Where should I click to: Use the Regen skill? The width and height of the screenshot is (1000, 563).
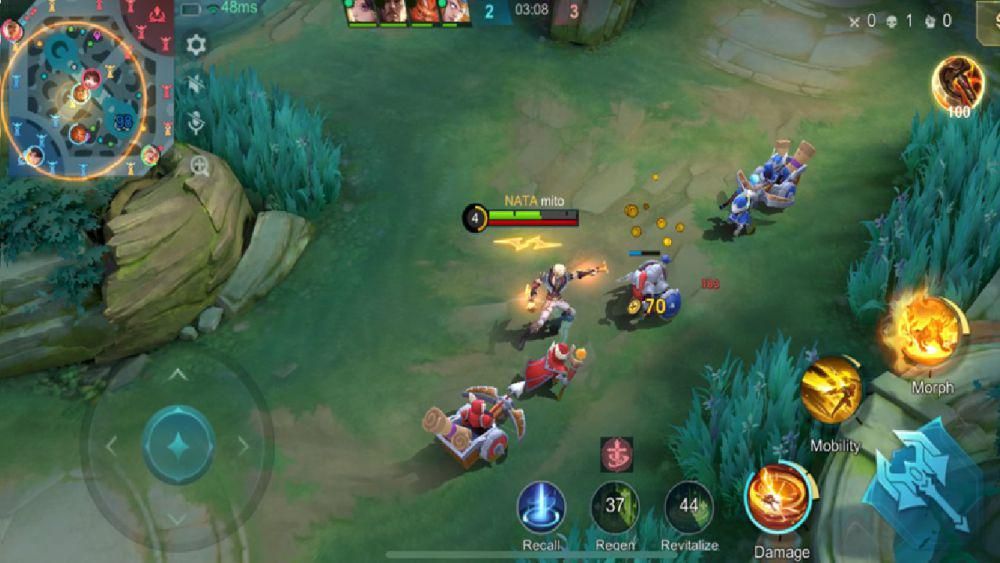coord(614,508)
